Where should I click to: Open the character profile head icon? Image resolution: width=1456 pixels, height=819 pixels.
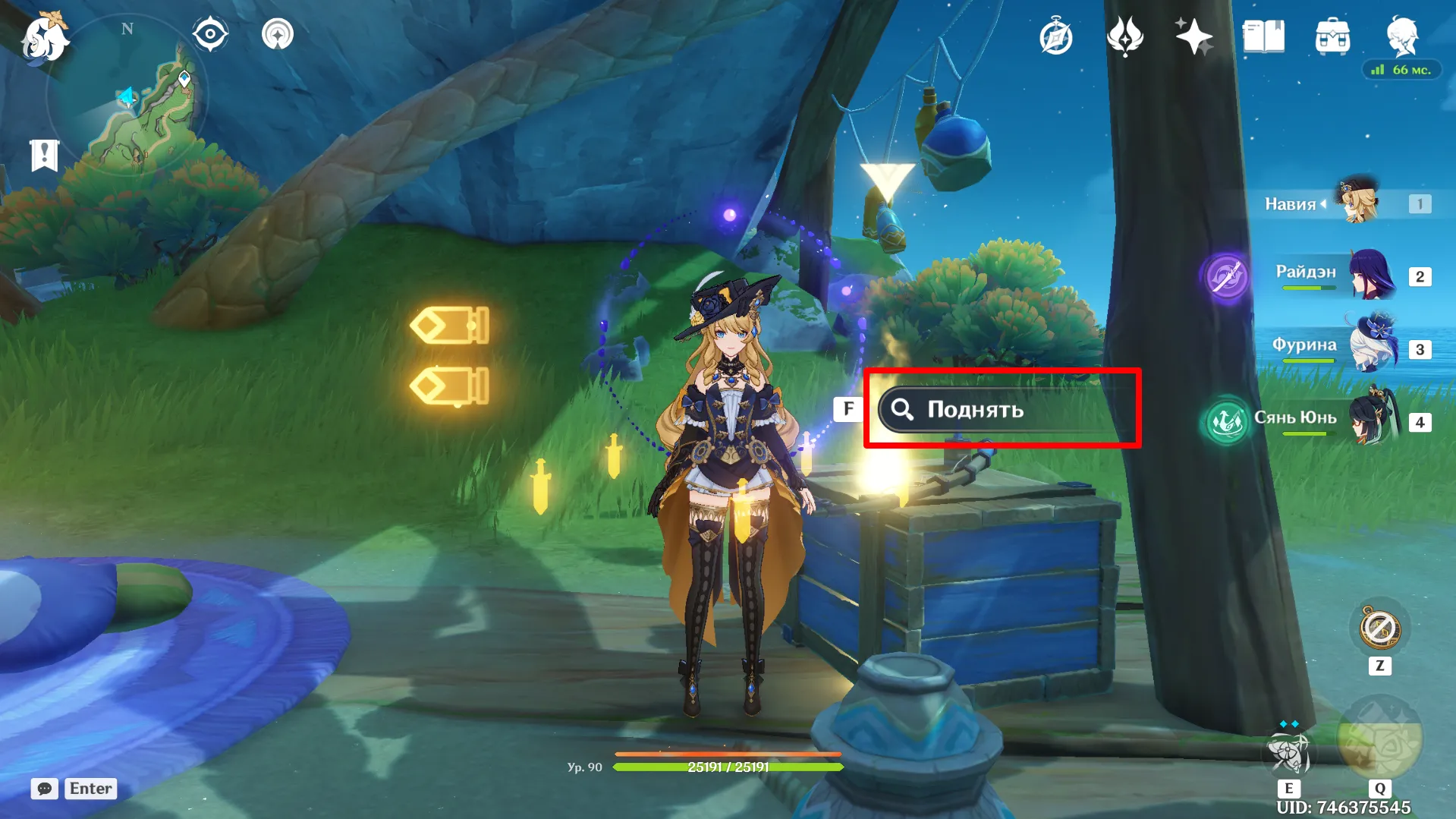point(1402,35)
